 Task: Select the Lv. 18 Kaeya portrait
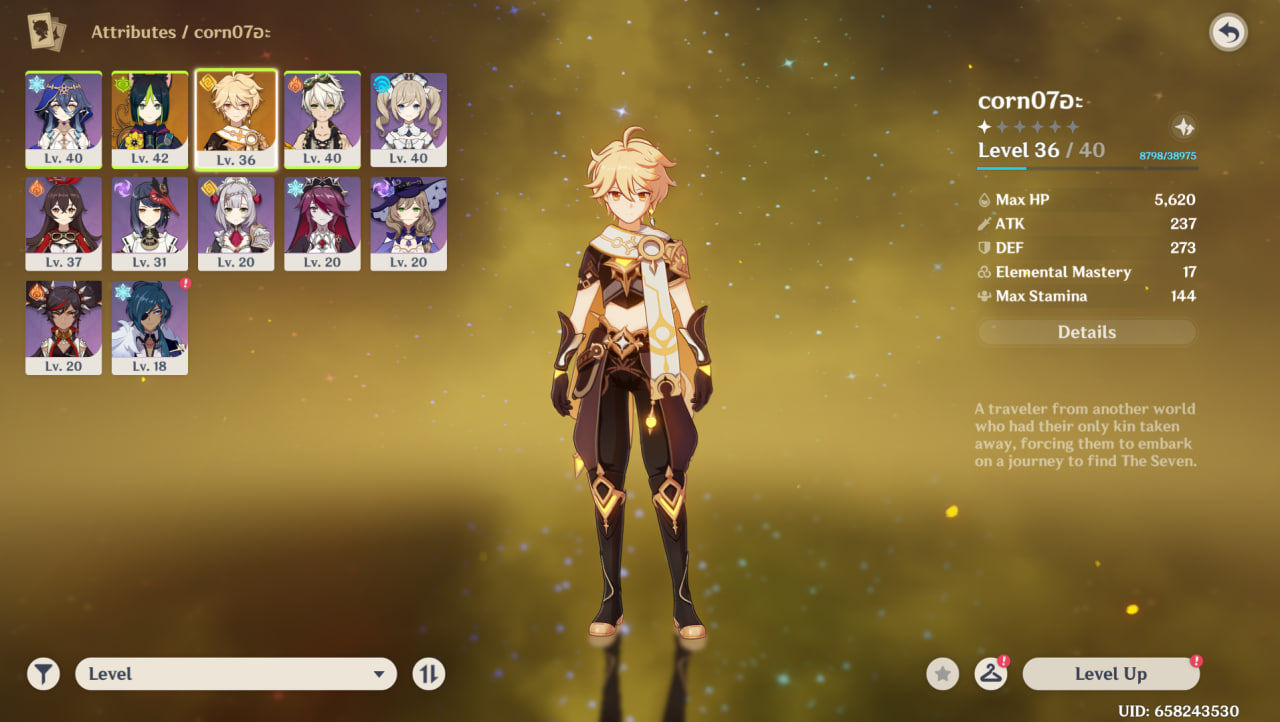pyautogui.click(x=149, y=327)
